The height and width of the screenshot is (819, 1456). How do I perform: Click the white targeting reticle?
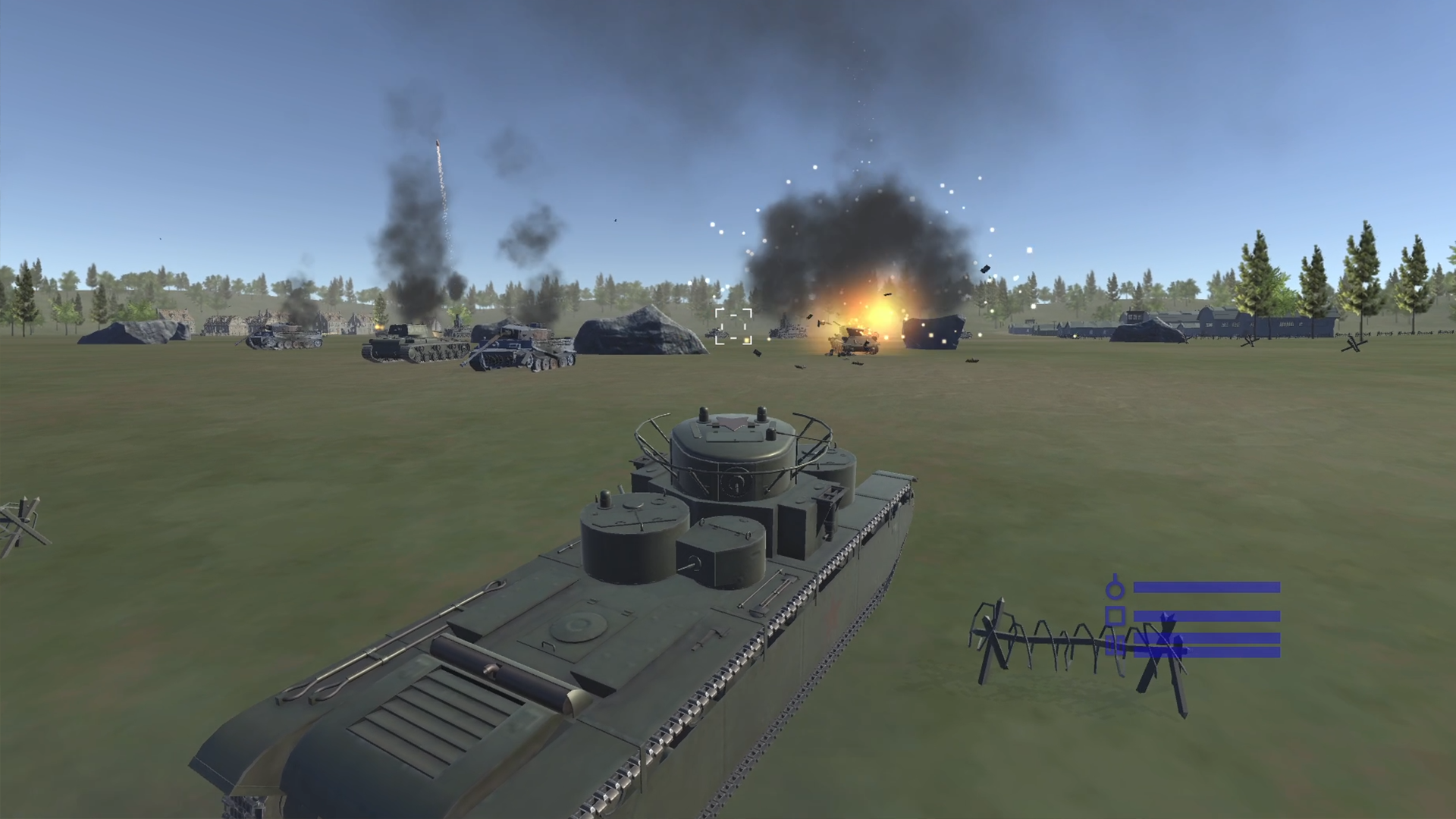733,327
